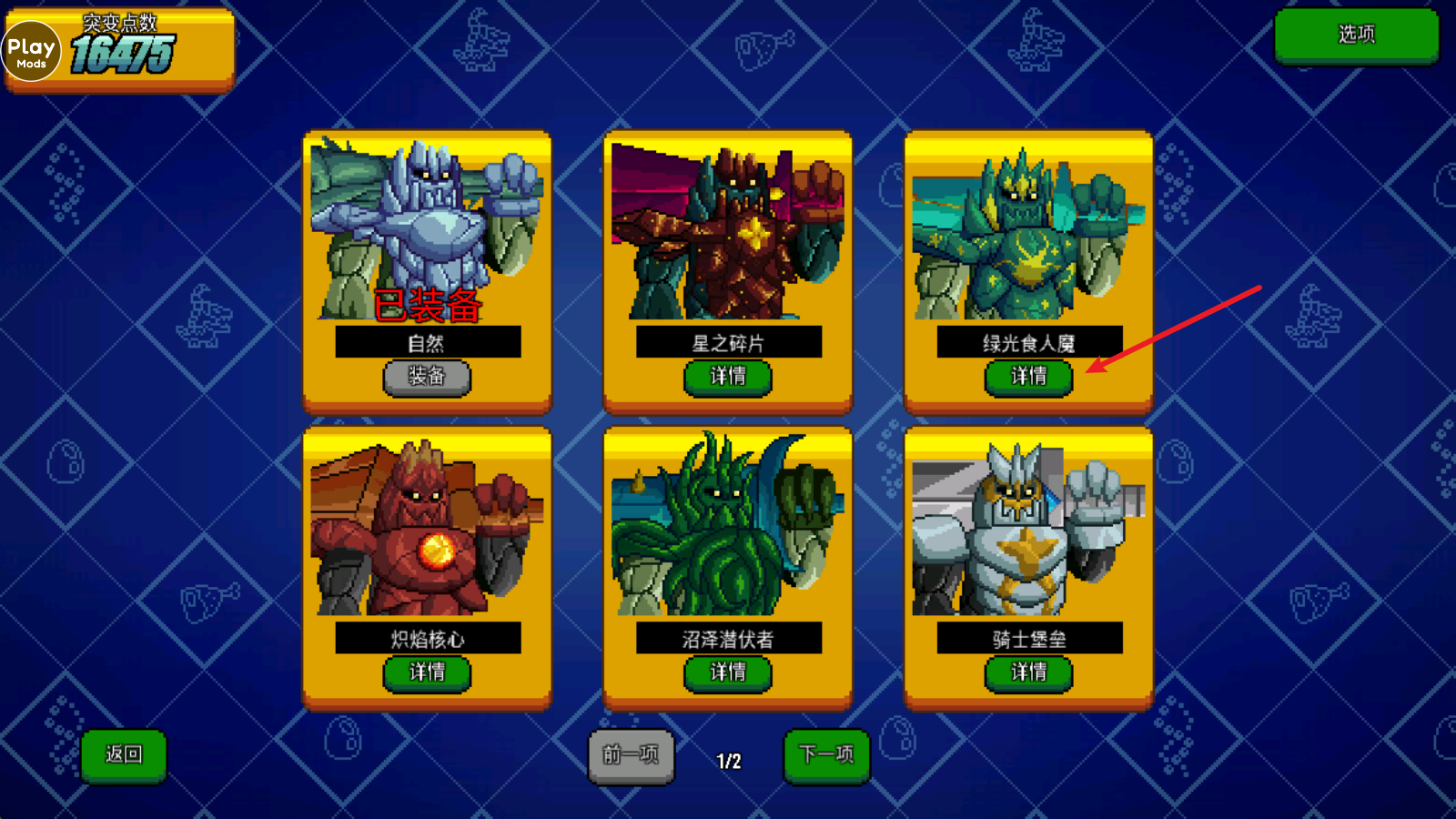Pick the 炽焰核心 red golem portrait
The image size is (1456, 819).
coord(427,528)
